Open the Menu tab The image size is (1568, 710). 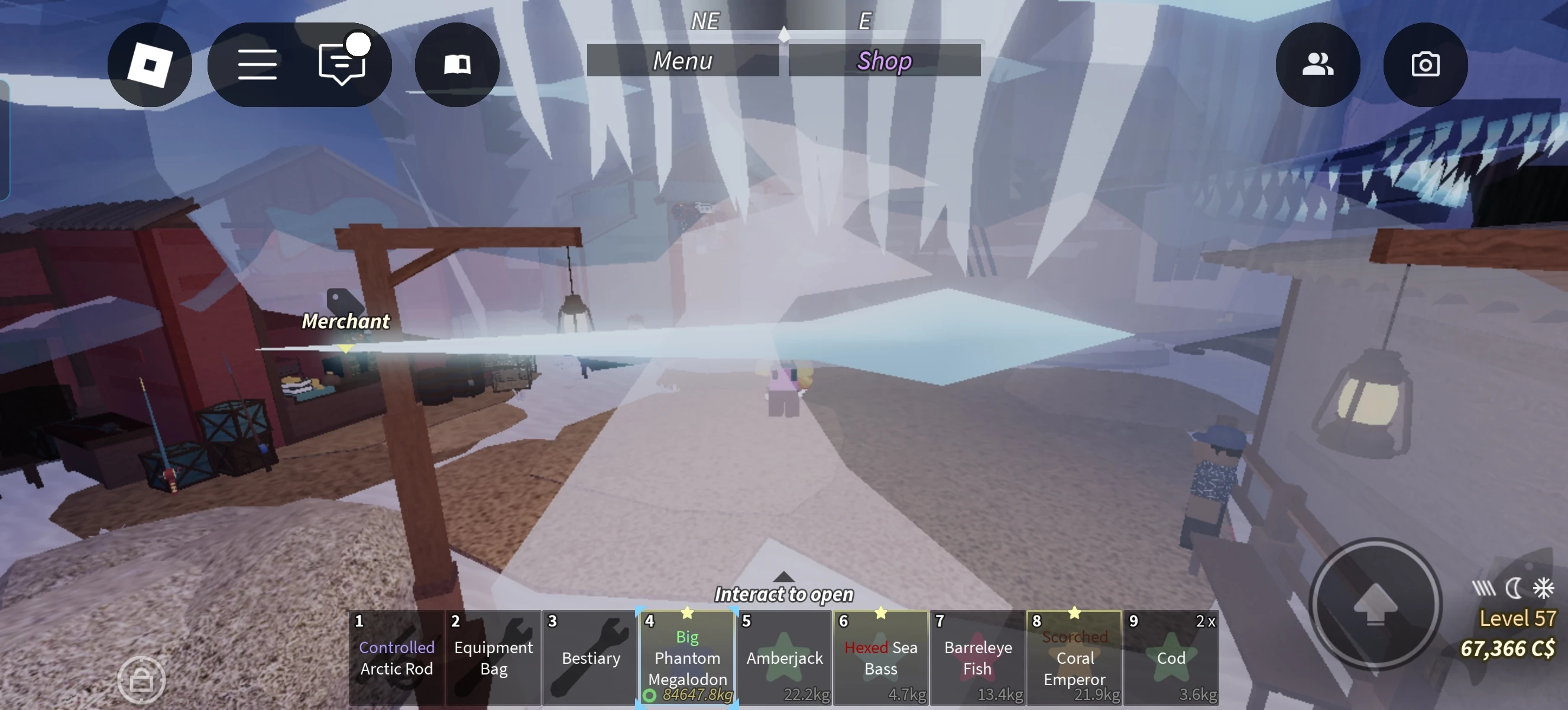(x=682, y=60)
